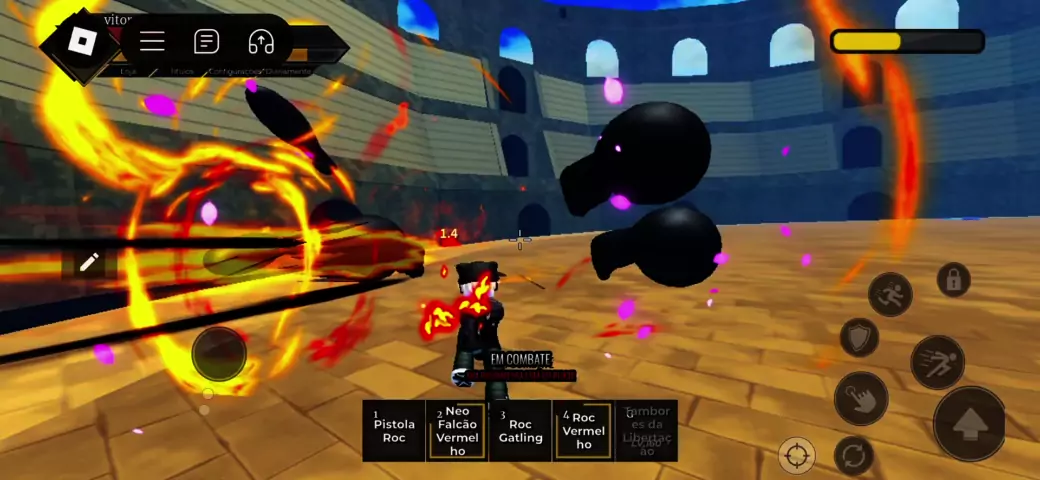1040x480 pixels.
Task: Click the circular arrows swap button
Action: [x=852, y=455]
